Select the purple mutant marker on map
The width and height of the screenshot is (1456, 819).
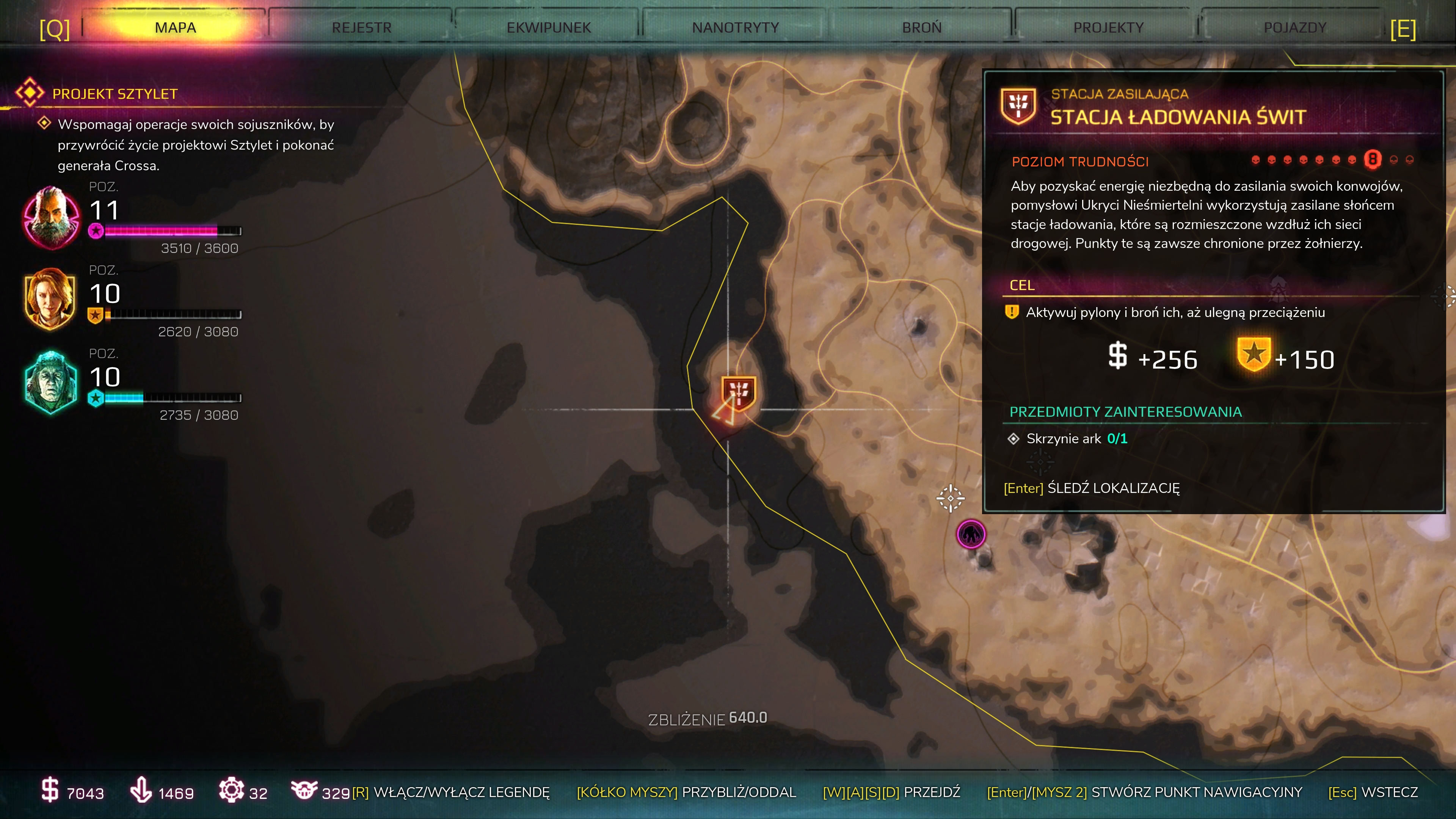click(971, 533)
